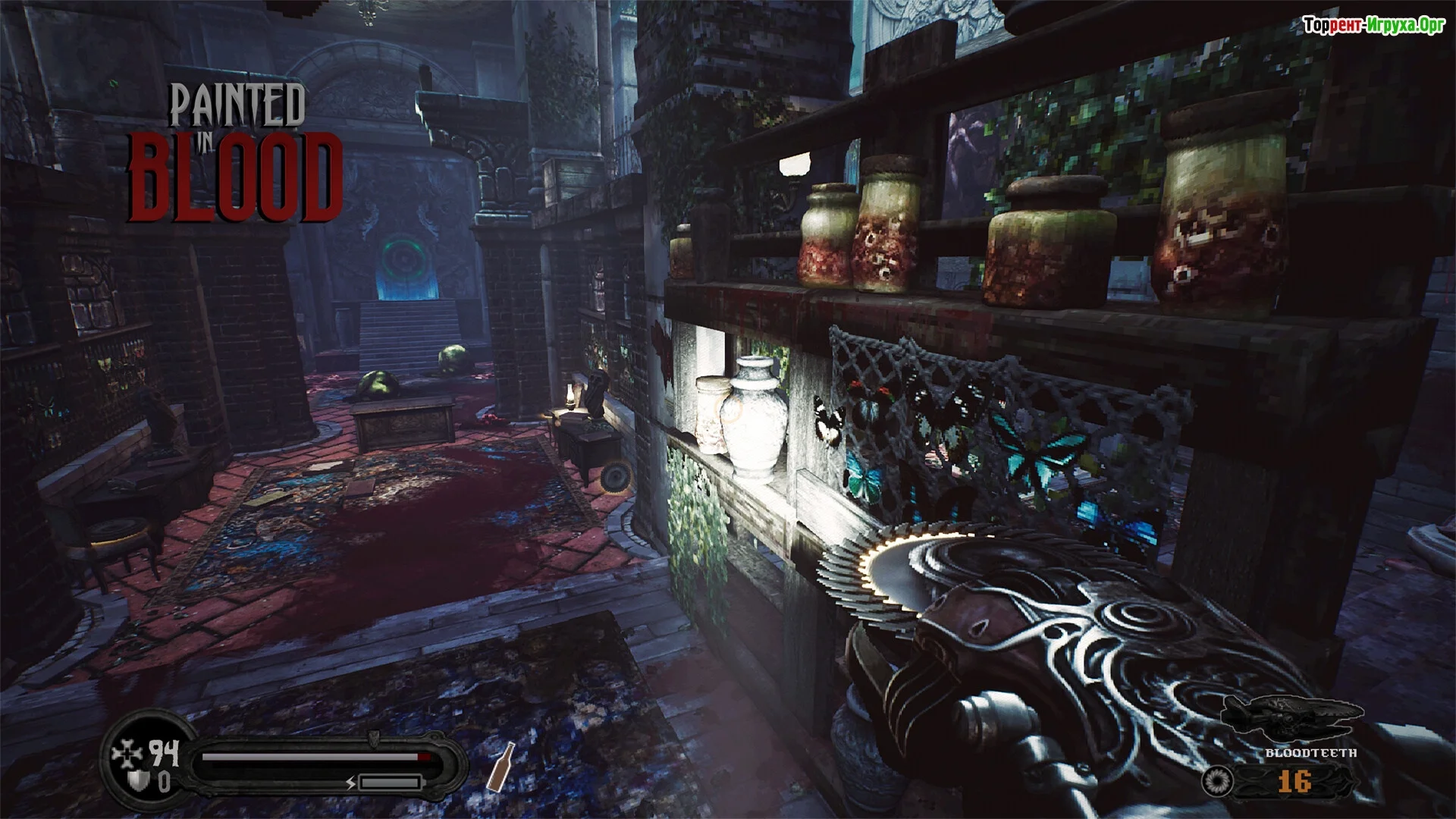Open the Торрент-Игруха.Орг watermark link

[1374, 25]
